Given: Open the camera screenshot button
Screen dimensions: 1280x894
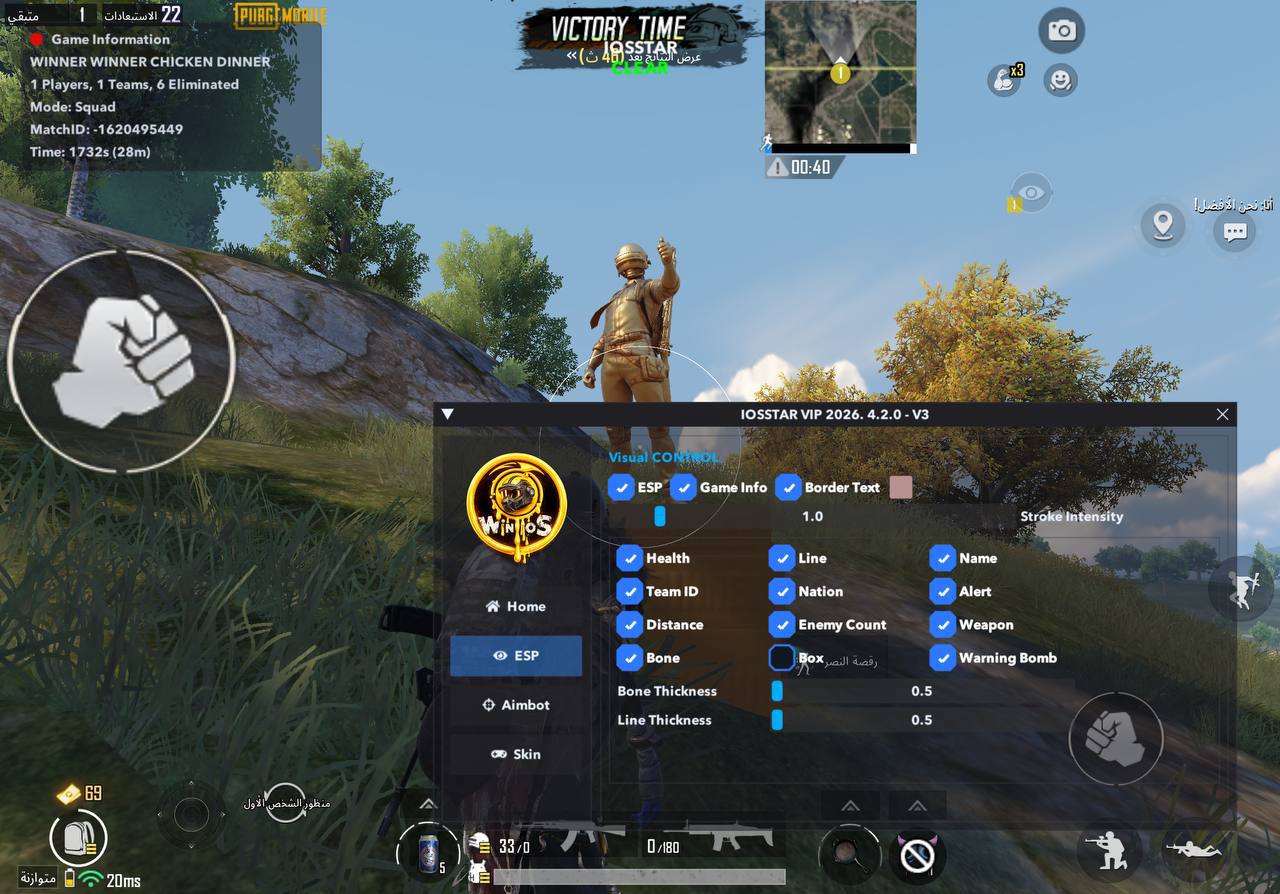Looking at the screenshot, I should point(1061,31).
